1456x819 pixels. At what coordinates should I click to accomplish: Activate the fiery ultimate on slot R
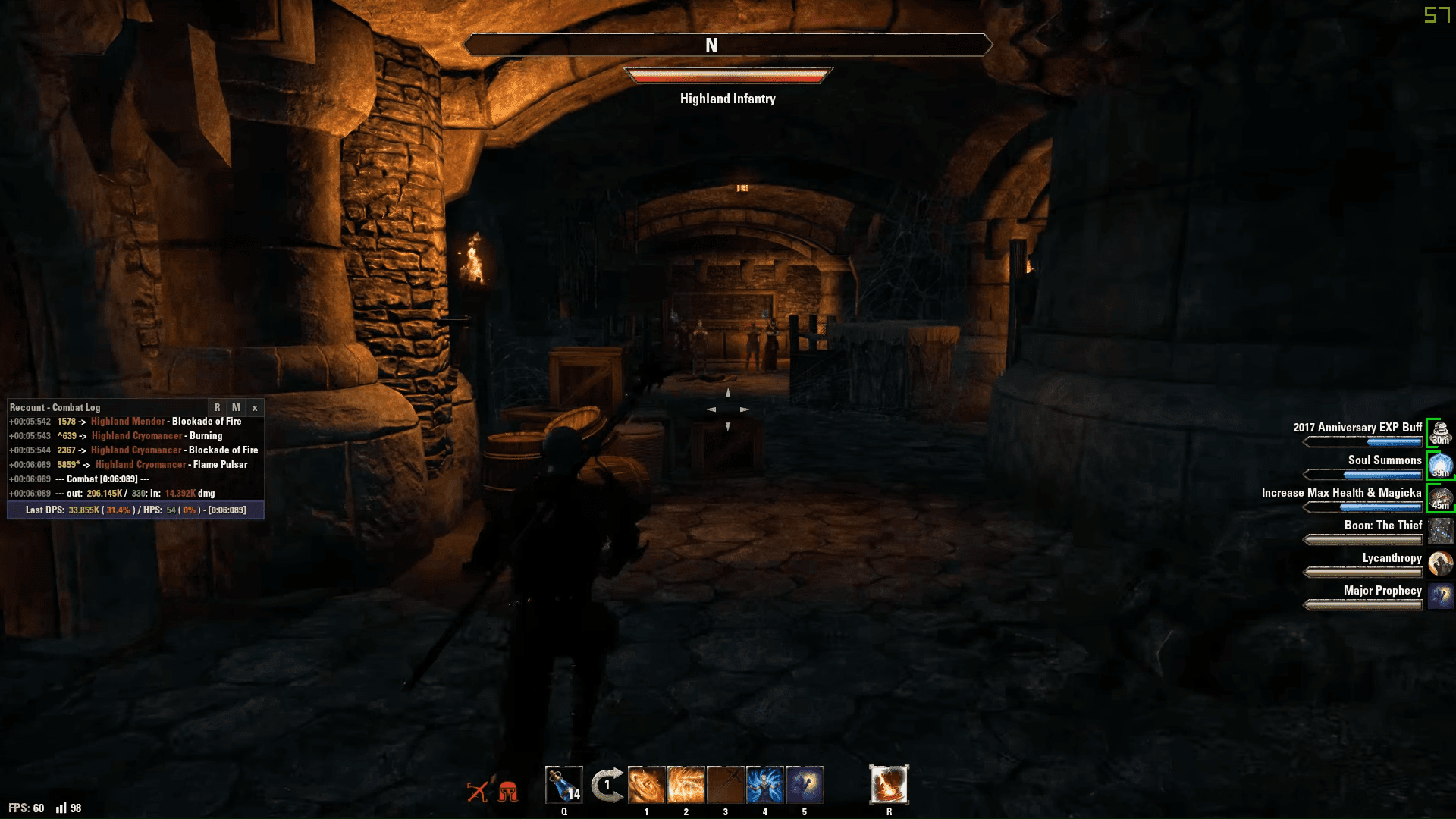[890, 785]
